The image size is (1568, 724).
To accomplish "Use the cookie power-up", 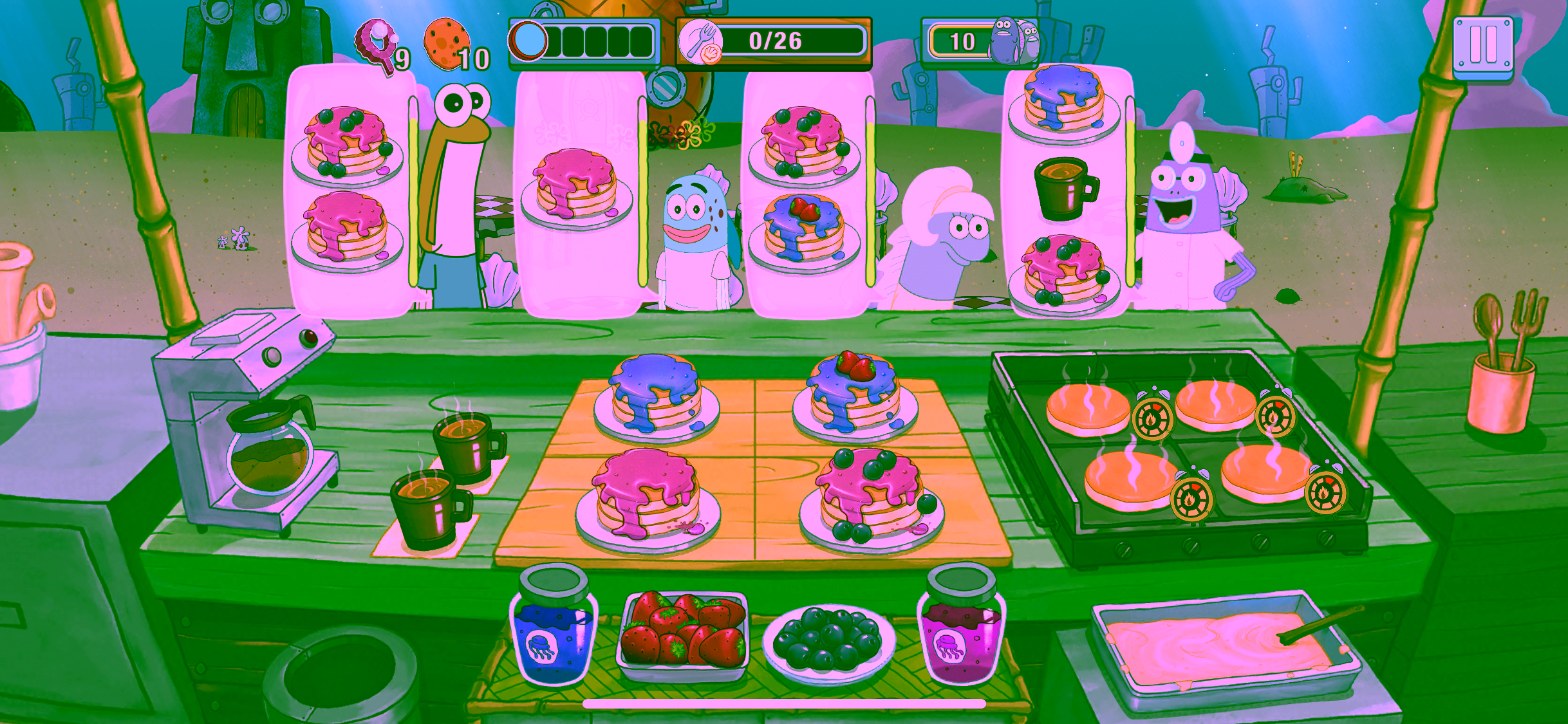I will 447,42.
